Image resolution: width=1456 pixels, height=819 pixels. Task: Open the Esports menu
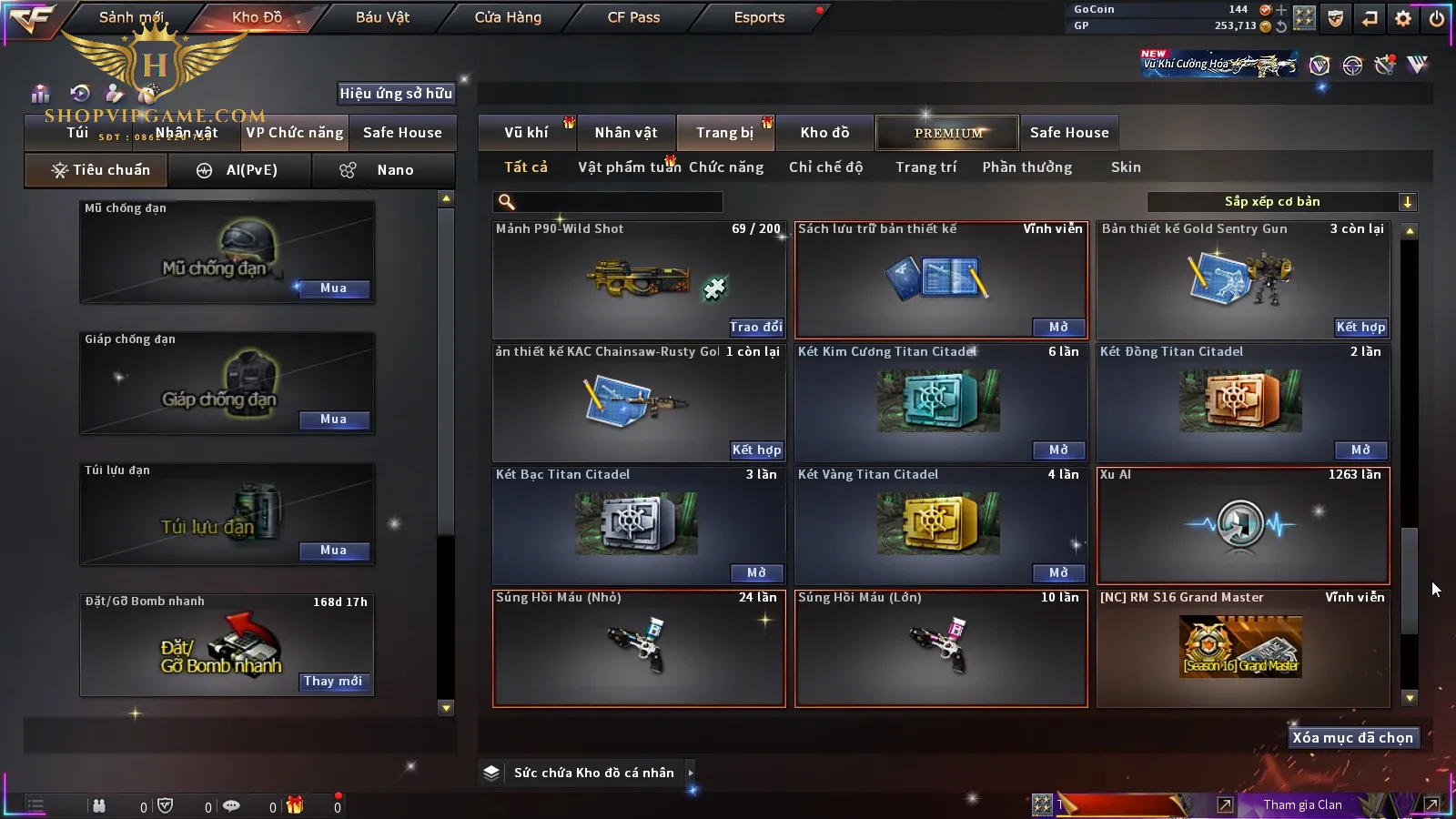point(759,17)
